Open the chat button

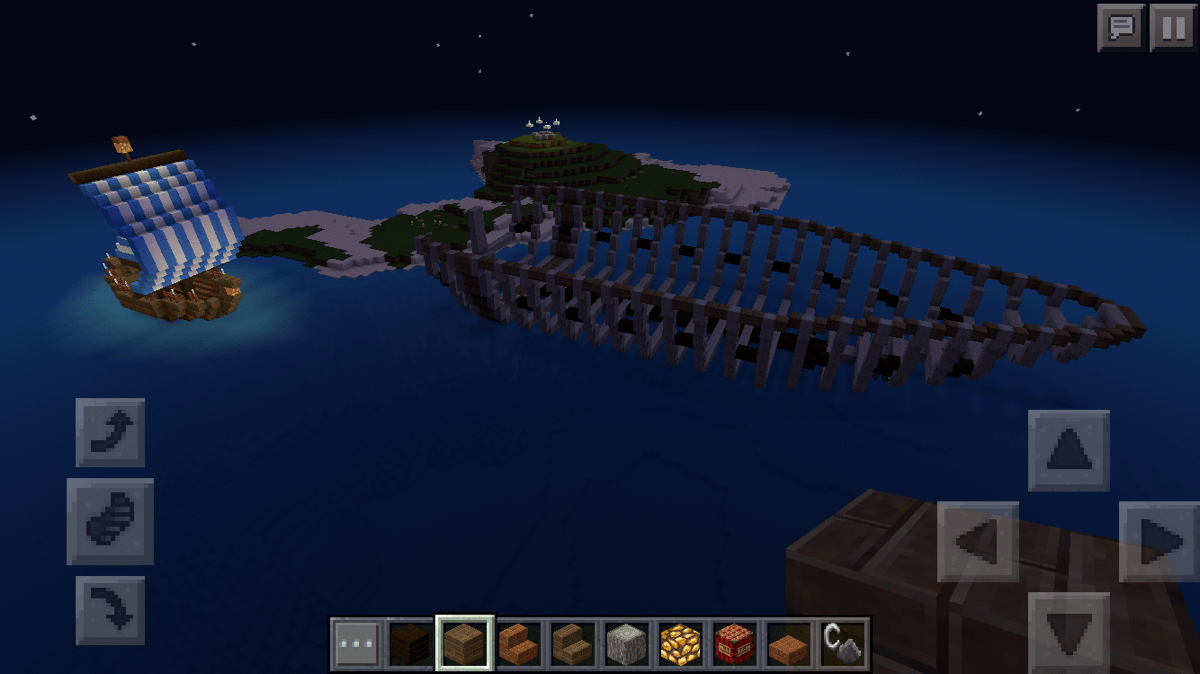click(x=1120, y=27)
